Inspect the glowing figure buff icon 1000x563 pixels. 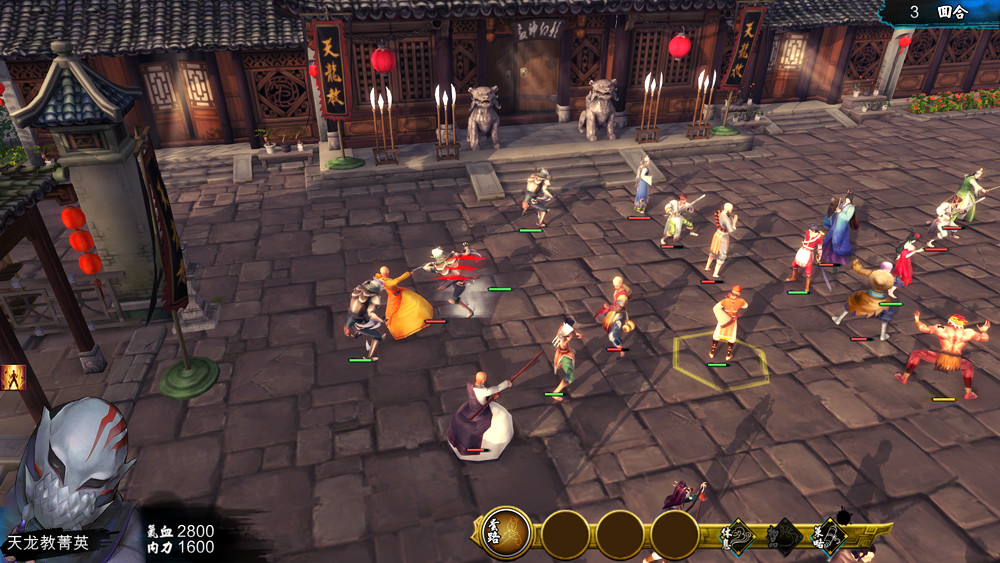tap(13, 378)
